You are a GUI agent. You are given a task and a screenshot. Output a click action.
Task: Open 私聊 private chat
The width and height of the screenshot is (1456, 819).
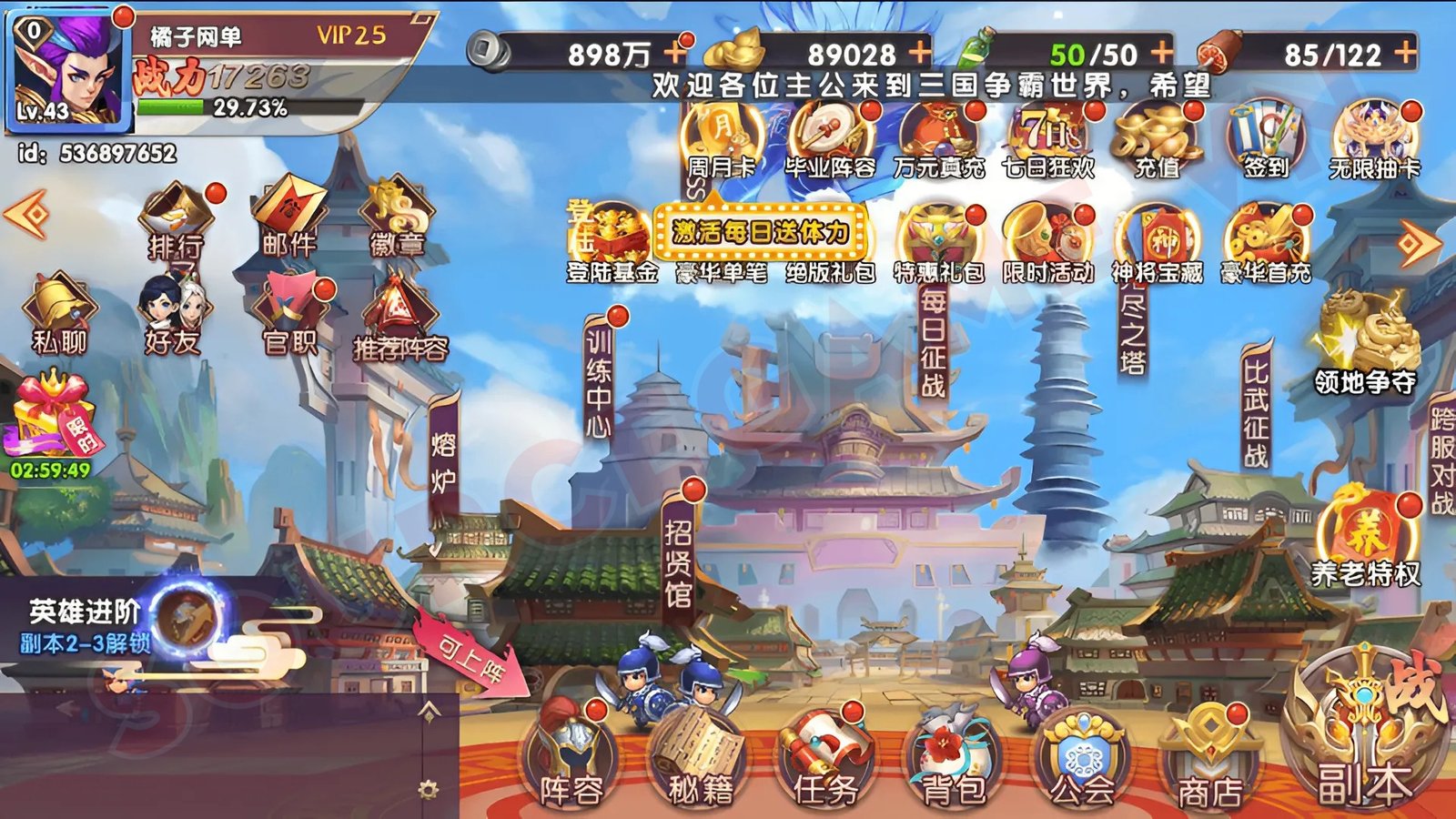(59, 314)
